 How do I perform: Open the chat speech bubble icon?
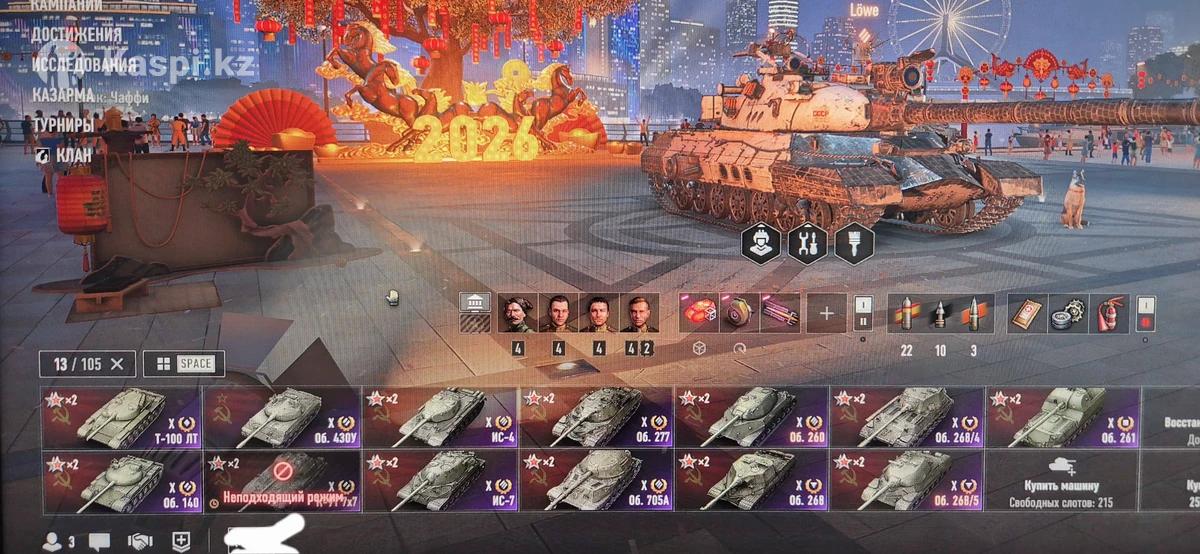tap(99, 542)
